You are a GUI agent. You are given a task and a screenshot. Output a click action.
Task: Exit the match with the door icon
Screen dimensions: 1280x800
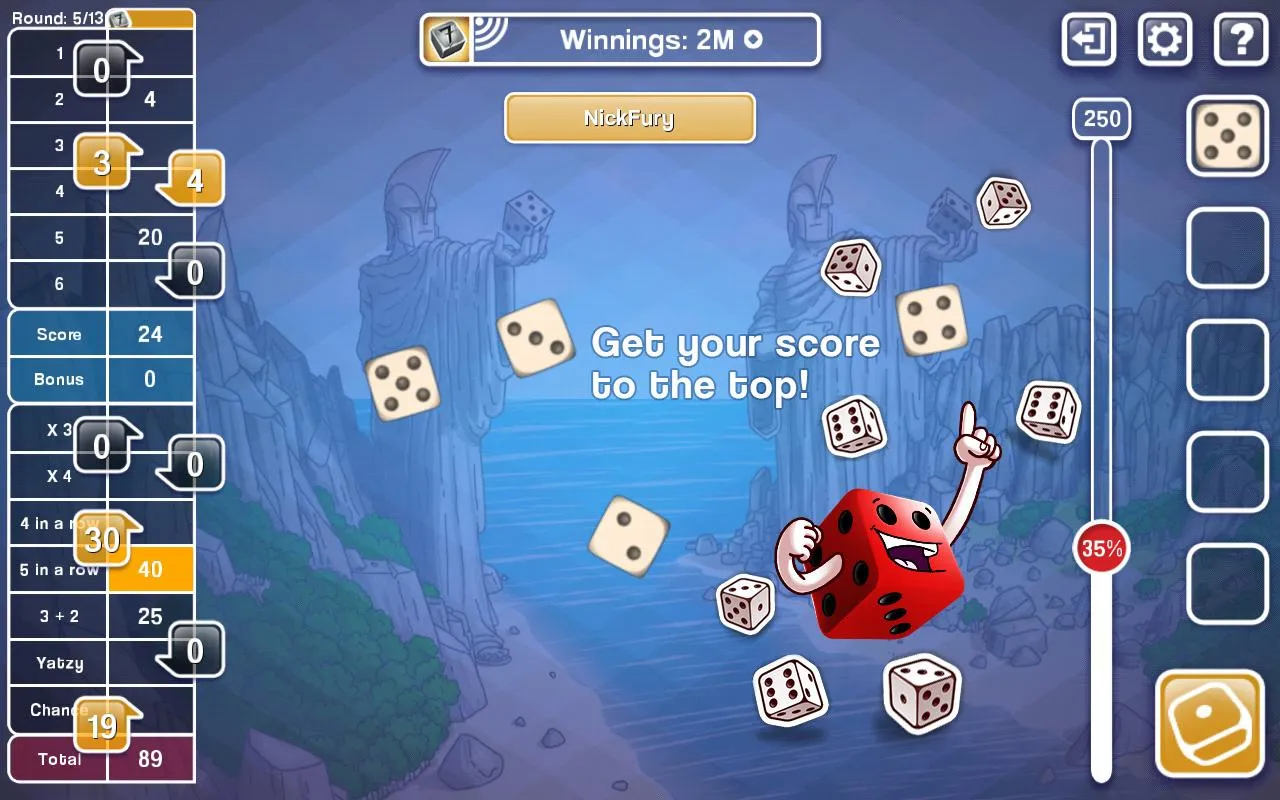1089,40
